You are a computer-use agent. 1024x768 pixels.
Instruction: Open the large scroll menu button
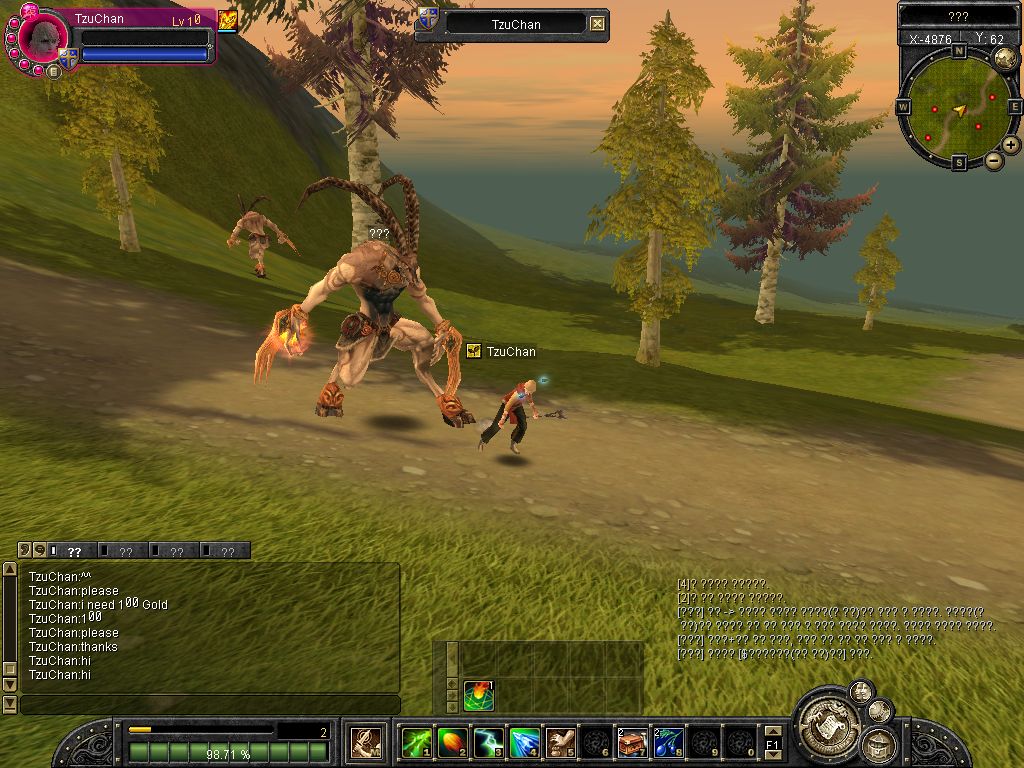(x=826, y=721)
